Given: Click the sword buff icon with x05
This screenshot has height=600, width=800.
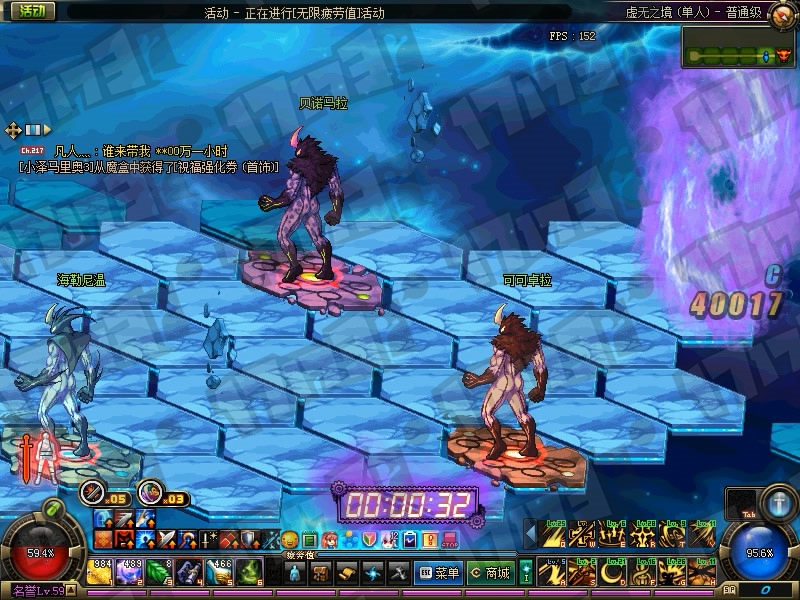Looking at the screenshot, I should tap(94, 491).
